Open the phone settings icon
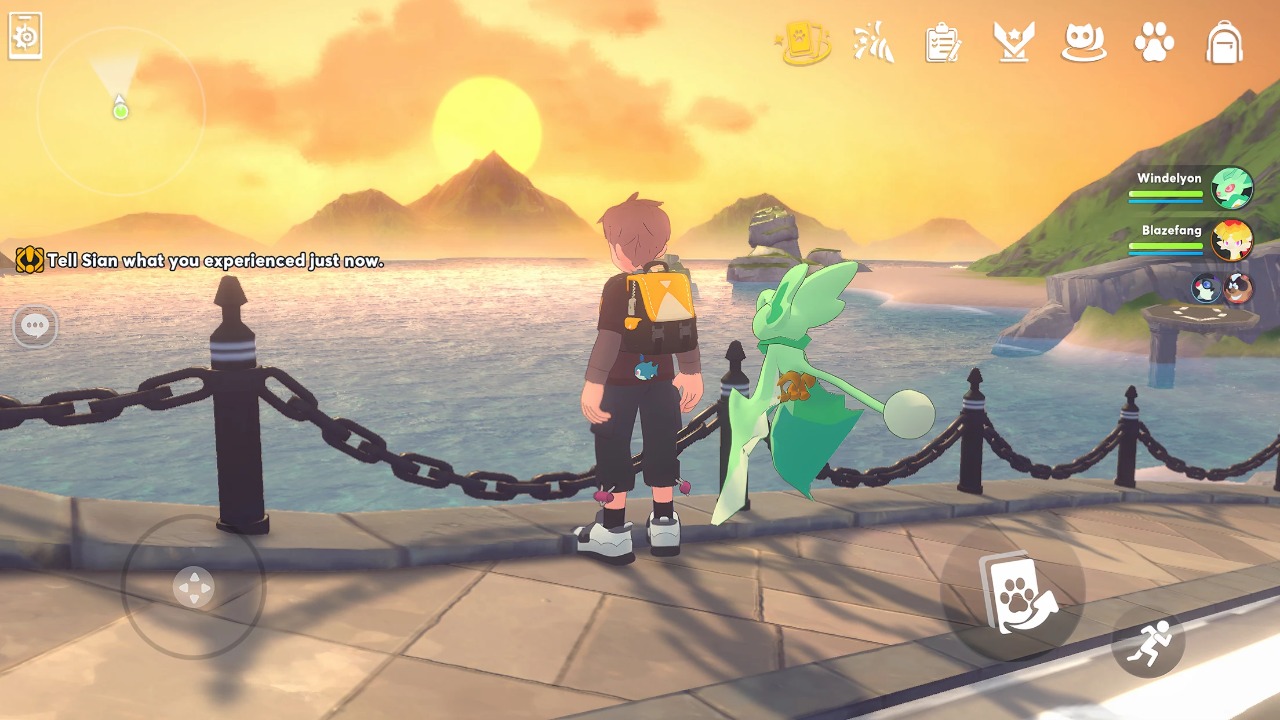 pyautogui.click(x=25, y=36)
